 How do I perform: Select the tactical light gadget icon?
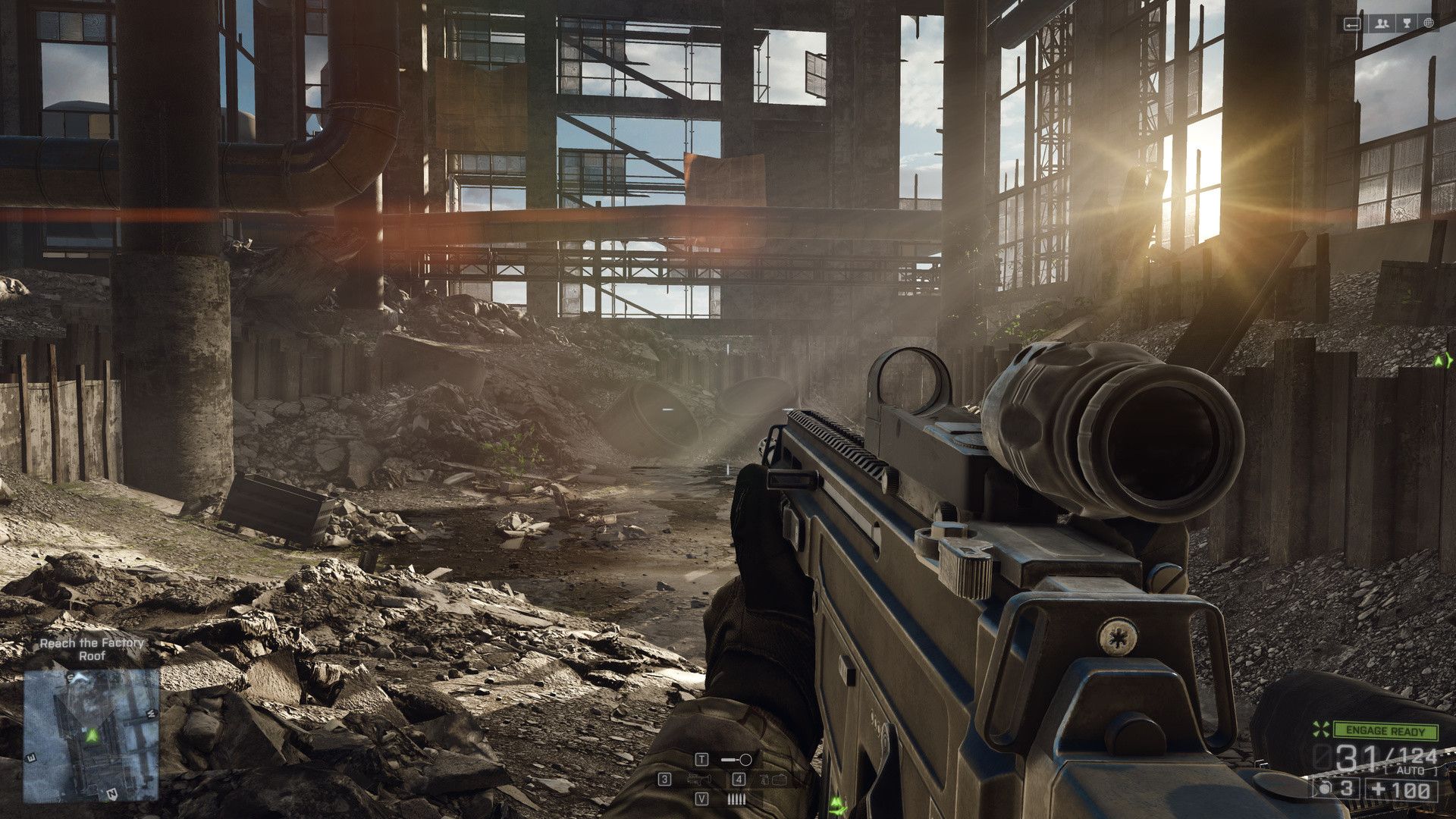click(736, 759)
